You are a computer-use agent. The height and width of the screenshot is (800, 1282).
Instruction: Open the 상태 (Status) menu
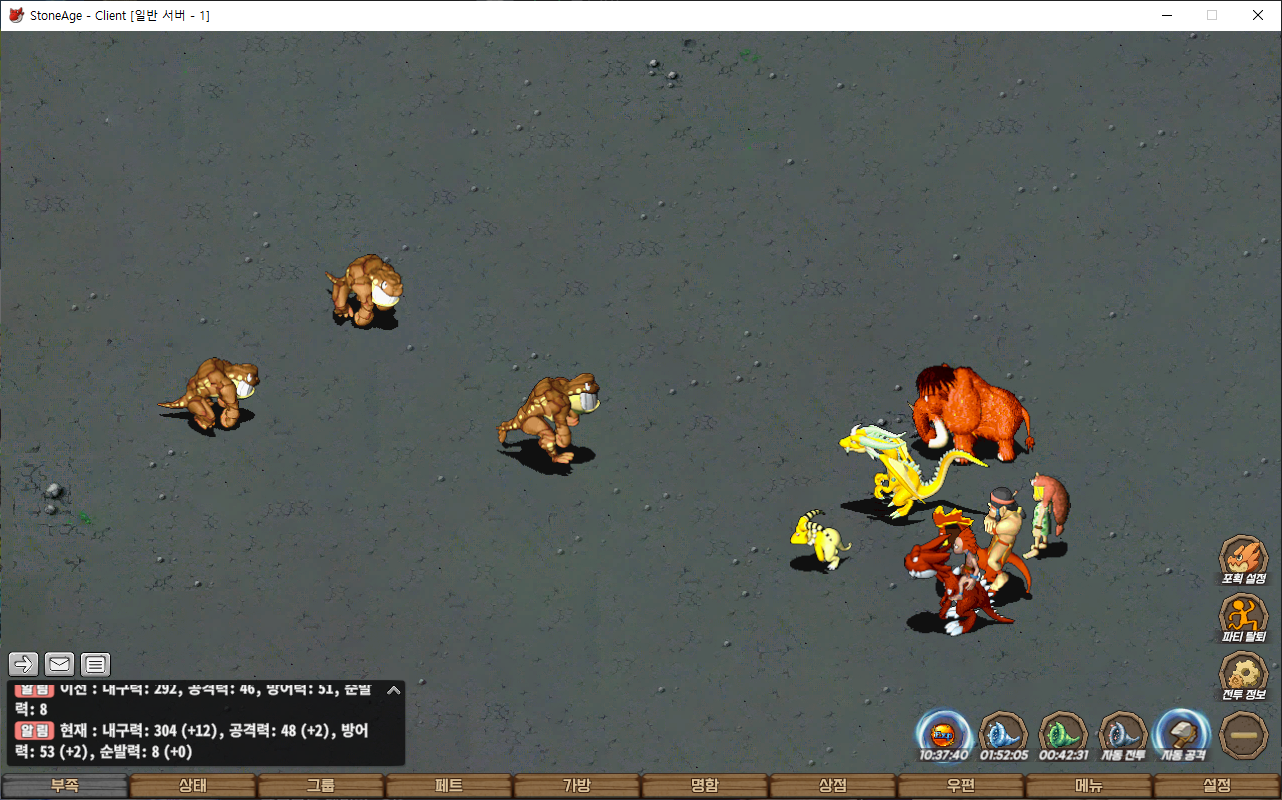[x=193, y=786]
